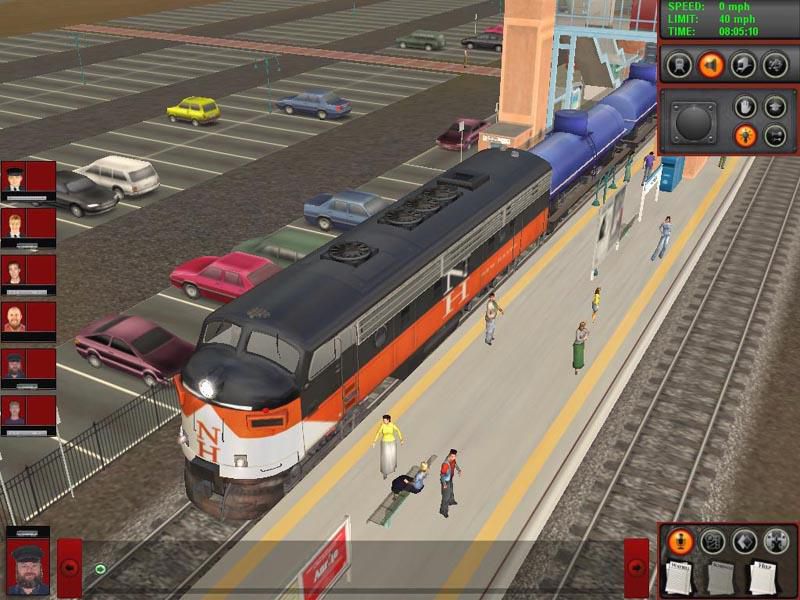Screen dimensions: 800x600
Task: Toggle the orange horn speaker button
Action: point(711,65)
